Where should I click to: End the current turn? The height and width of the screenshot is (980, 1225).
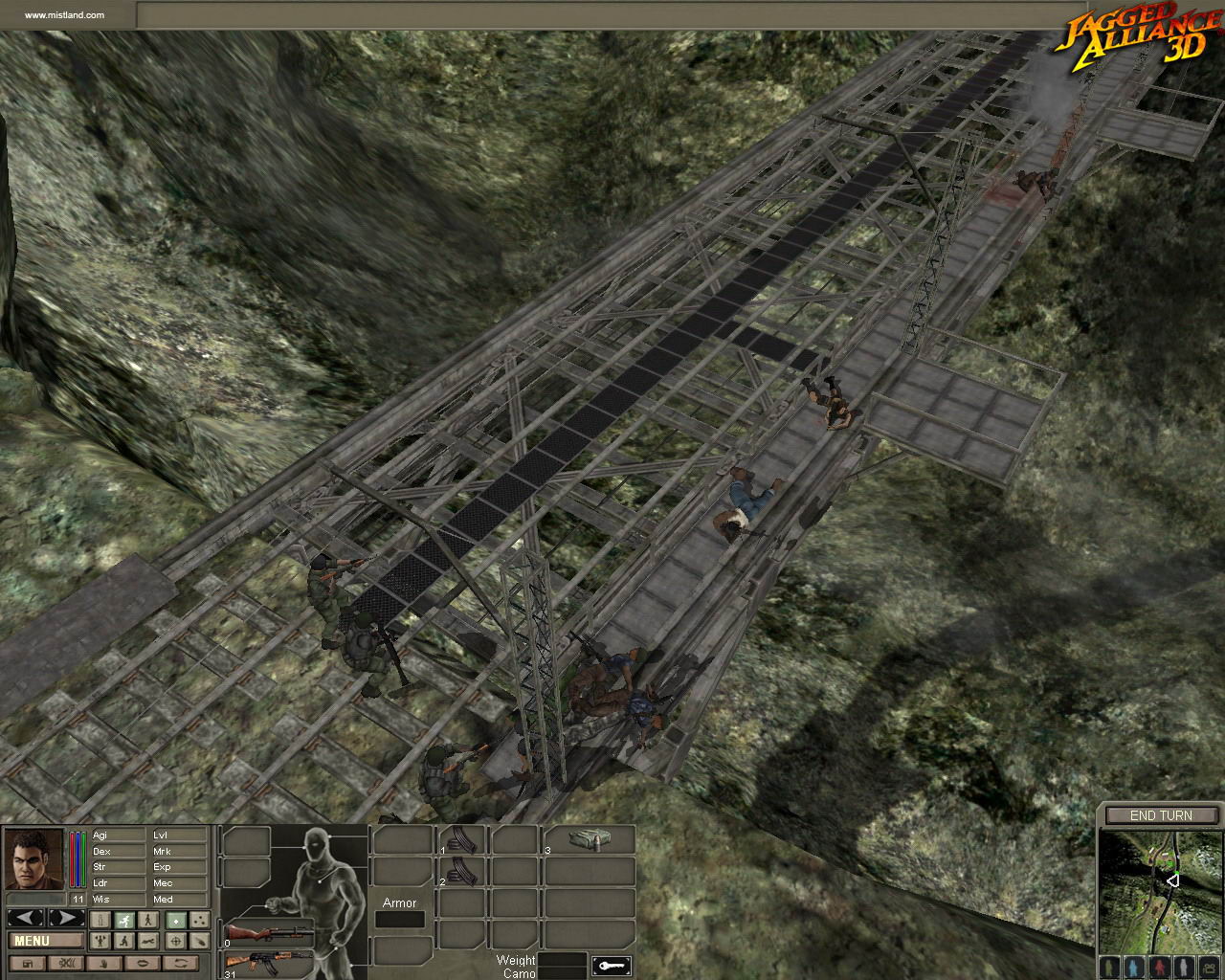[x=1161, y=815]
